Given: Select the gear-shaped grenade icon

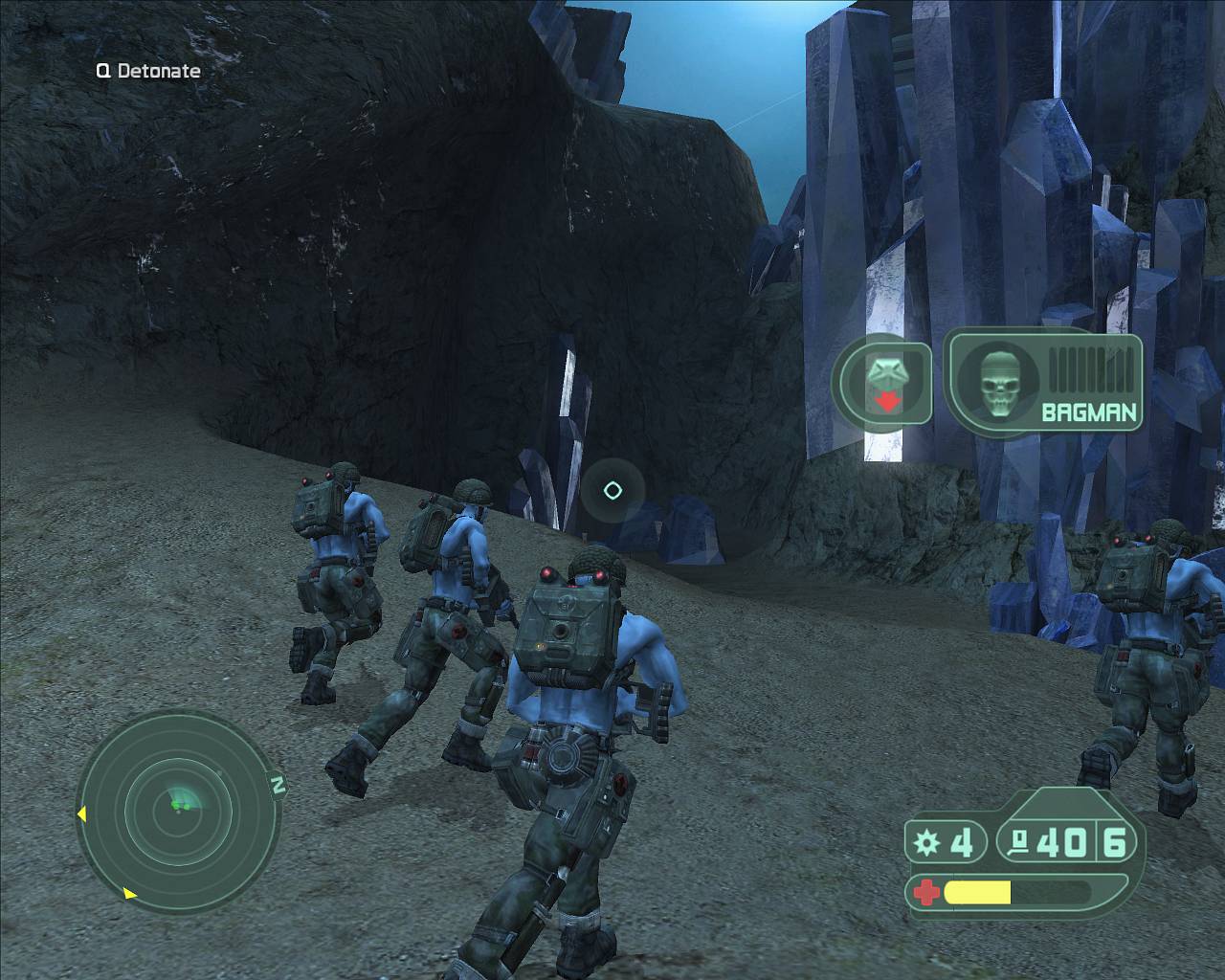Looking at the screenshot, I should (x=925, y=843).
